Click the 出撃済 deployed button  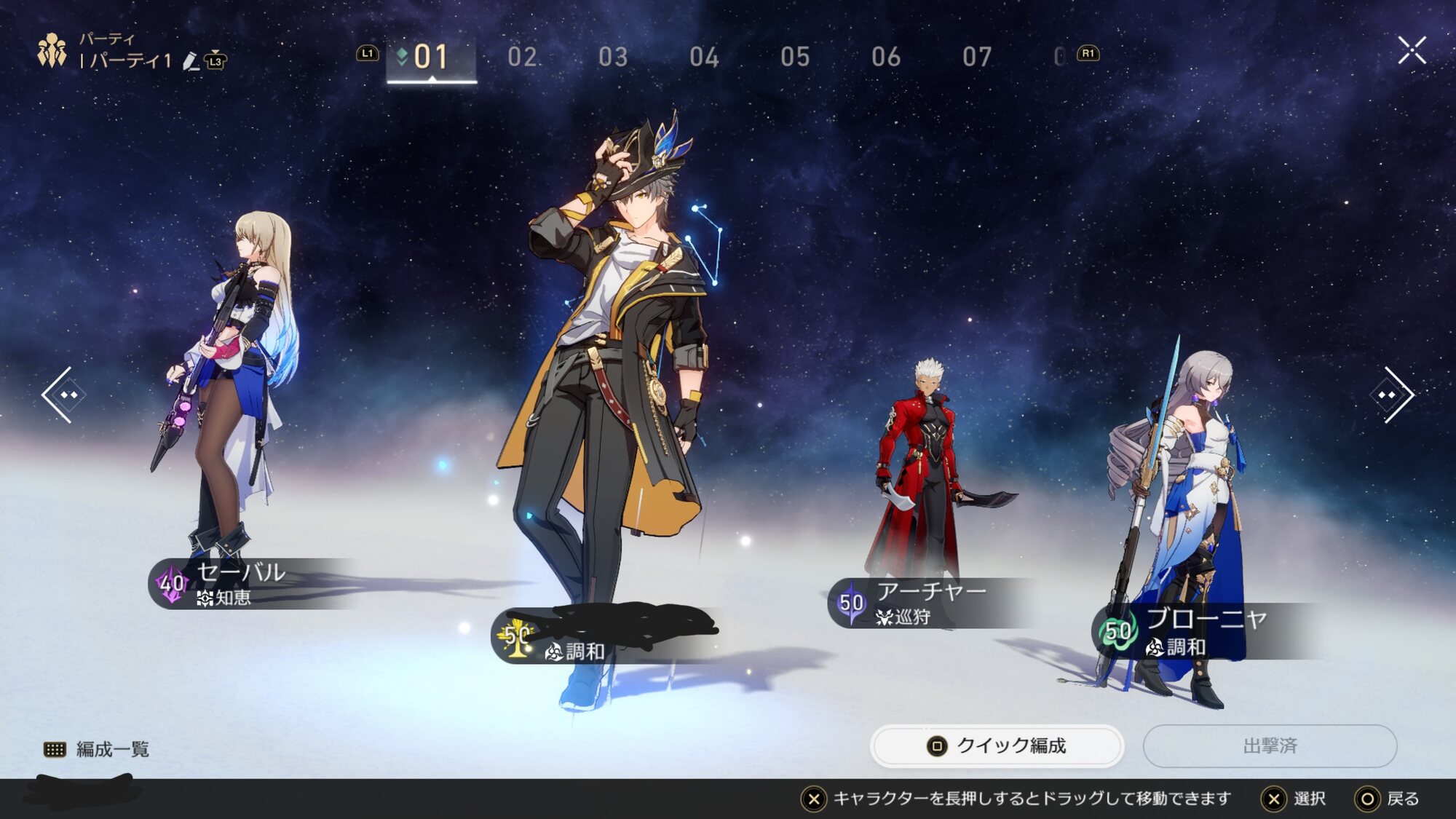1270,745
